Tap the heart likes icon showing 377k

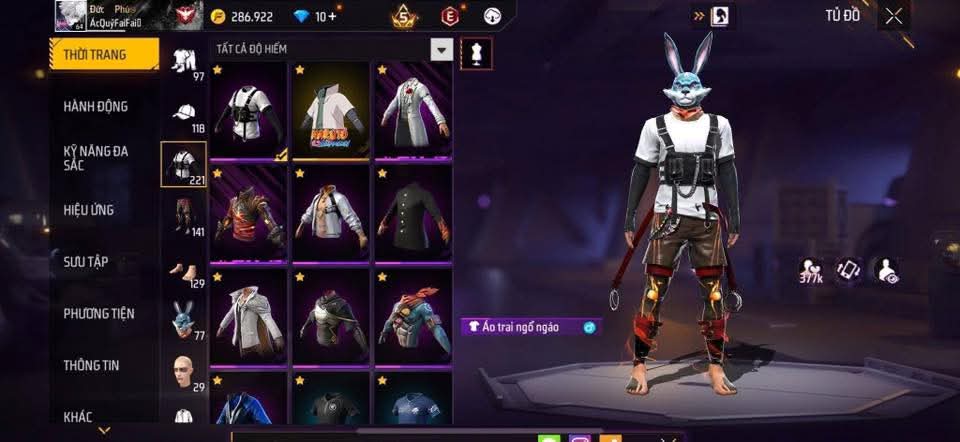pos(811,270)
